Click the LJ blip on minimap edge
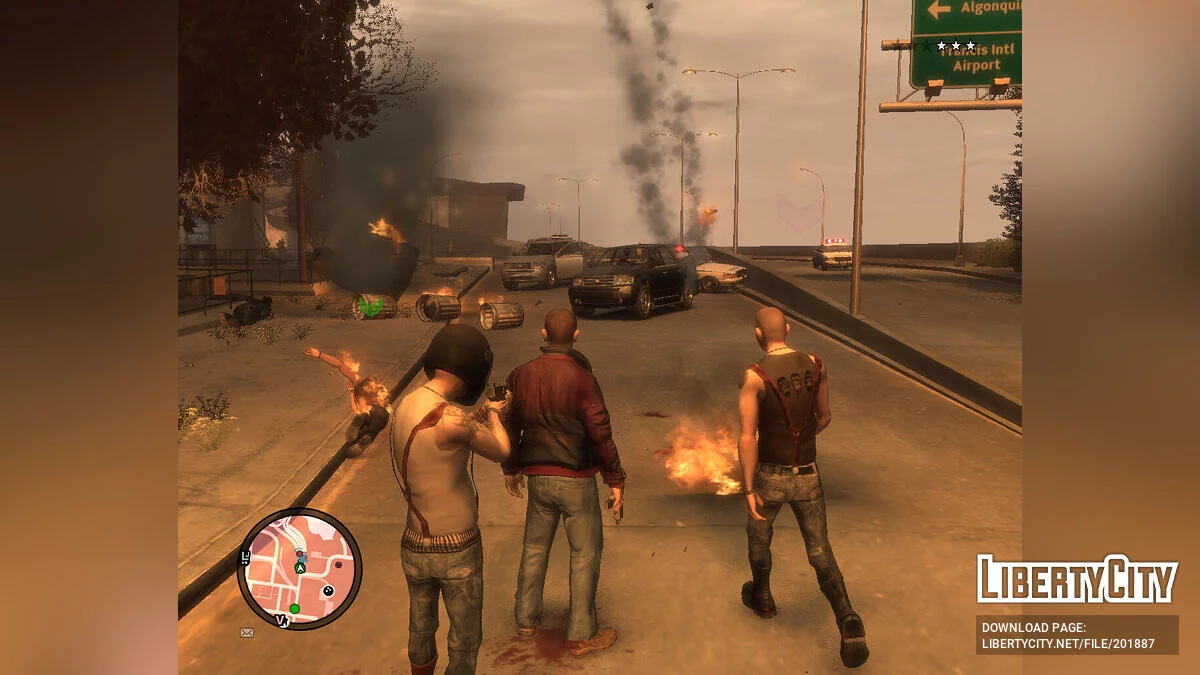1200x675 pixels. tap(246, 555)
